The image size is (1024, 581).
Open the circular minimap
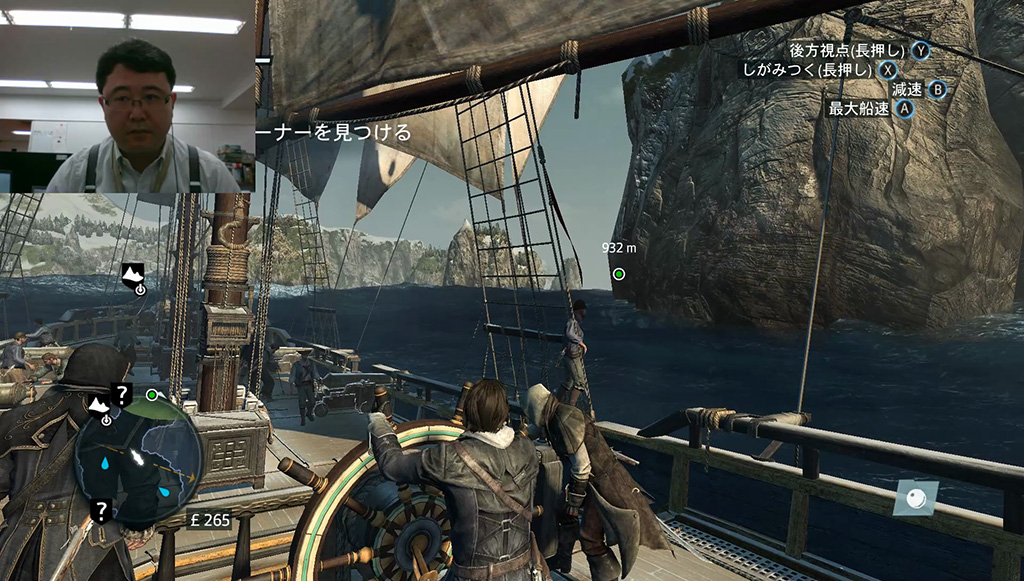[x=138, y=460]
